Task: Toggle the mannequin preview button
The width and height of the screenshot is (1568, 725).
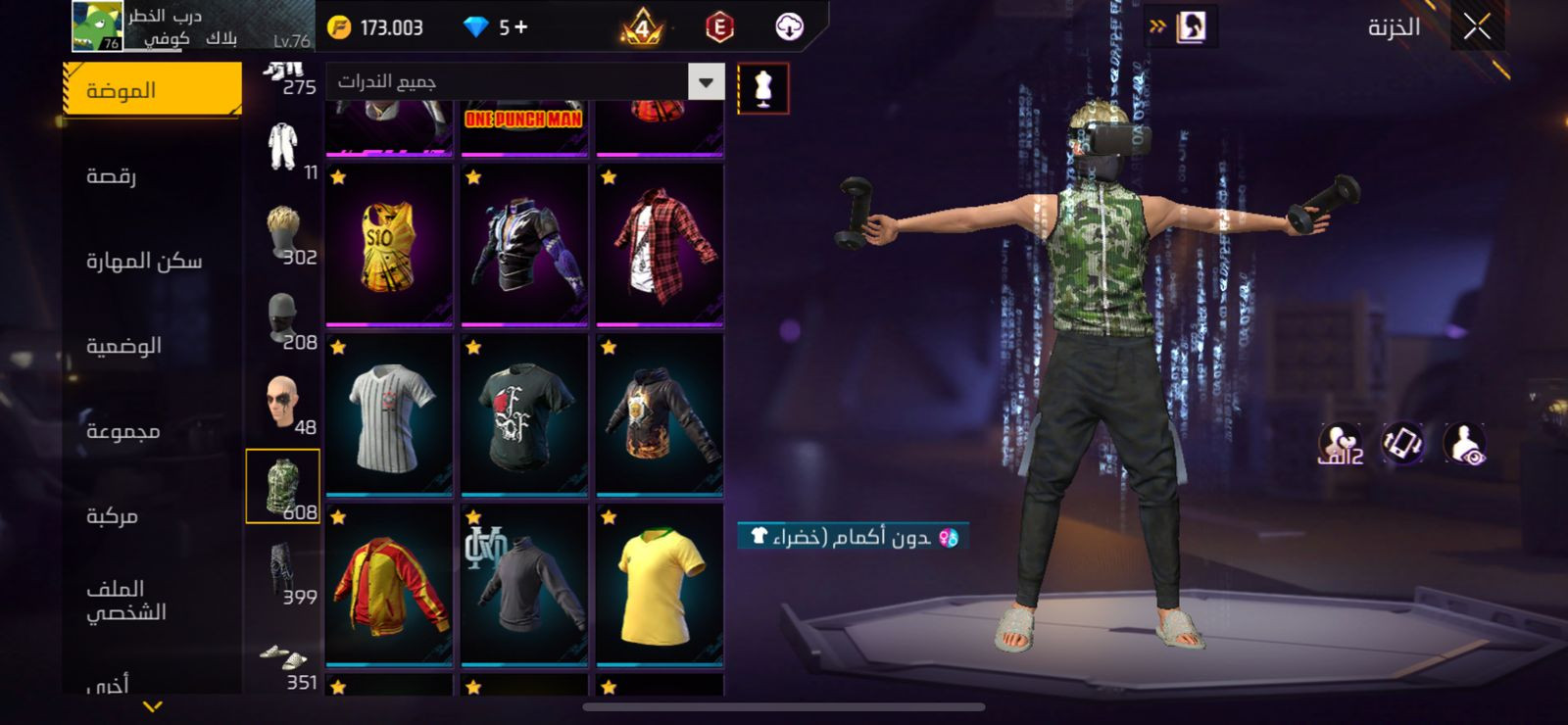Action: [762, 88]
